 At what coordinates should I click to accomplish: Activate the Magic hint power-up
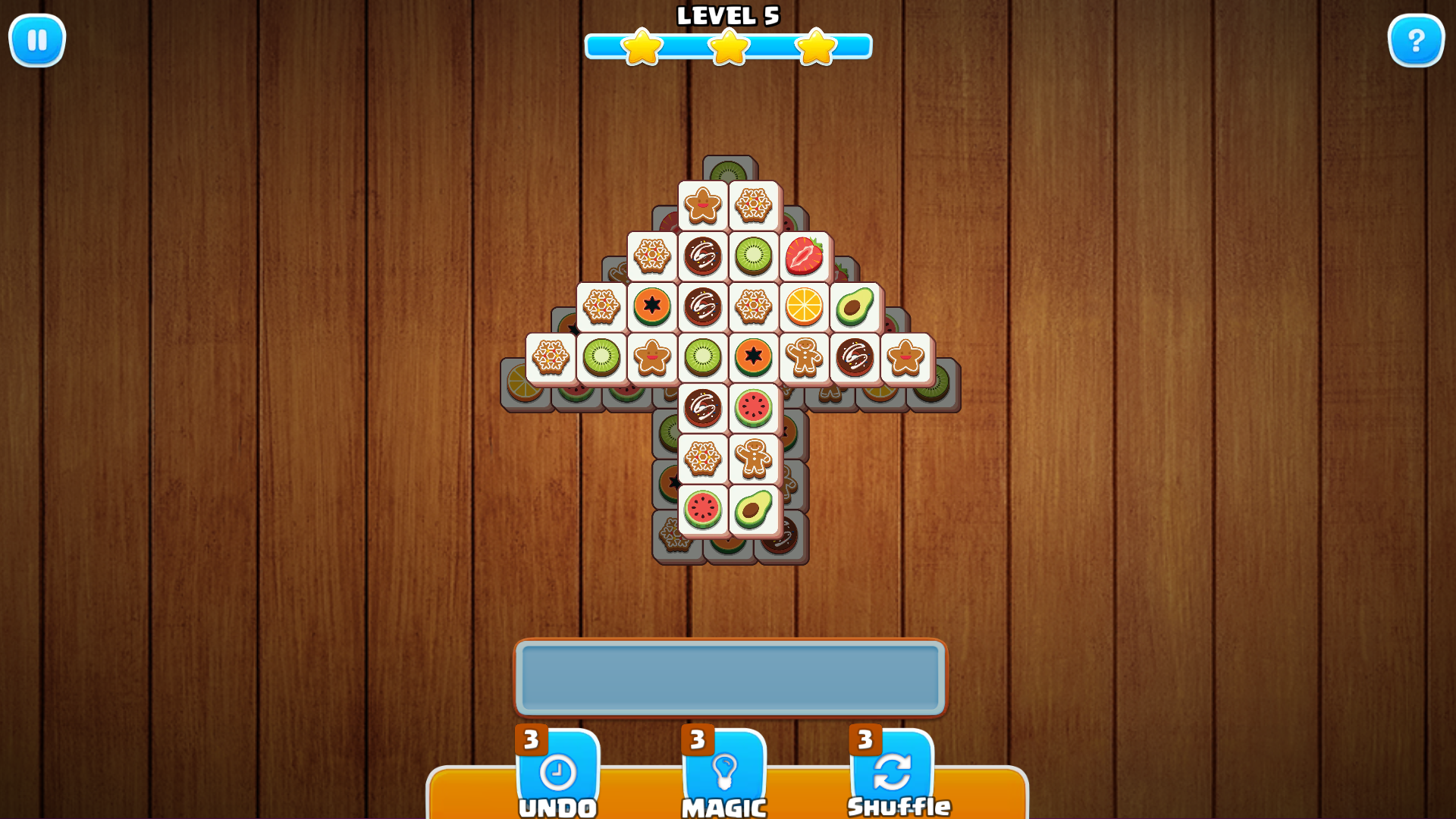[725, 775]
